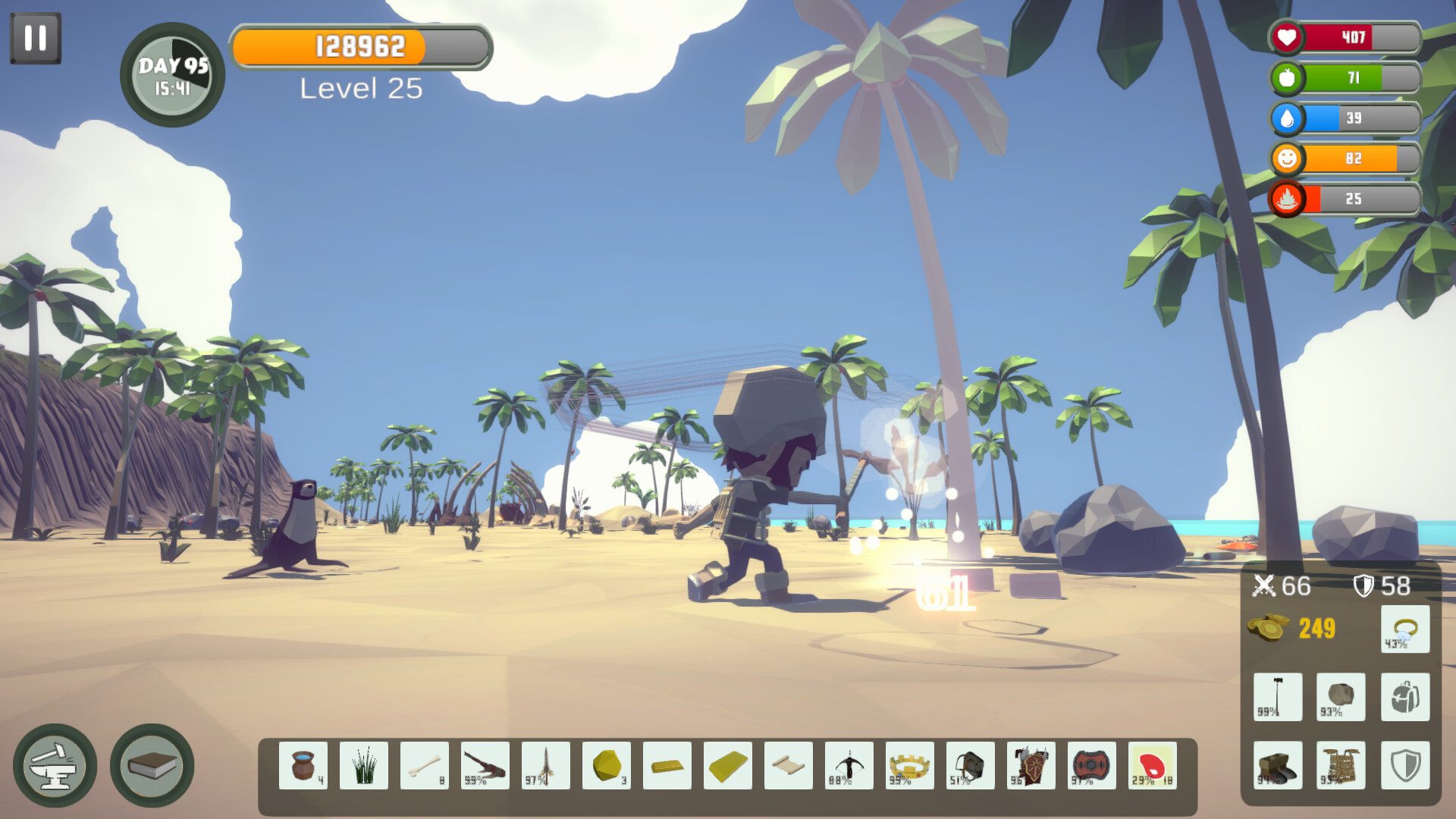Viewport: 1456px width, 819px height.
Task: Select the axe at 99% durability
Action: click(x=485, y=767)
